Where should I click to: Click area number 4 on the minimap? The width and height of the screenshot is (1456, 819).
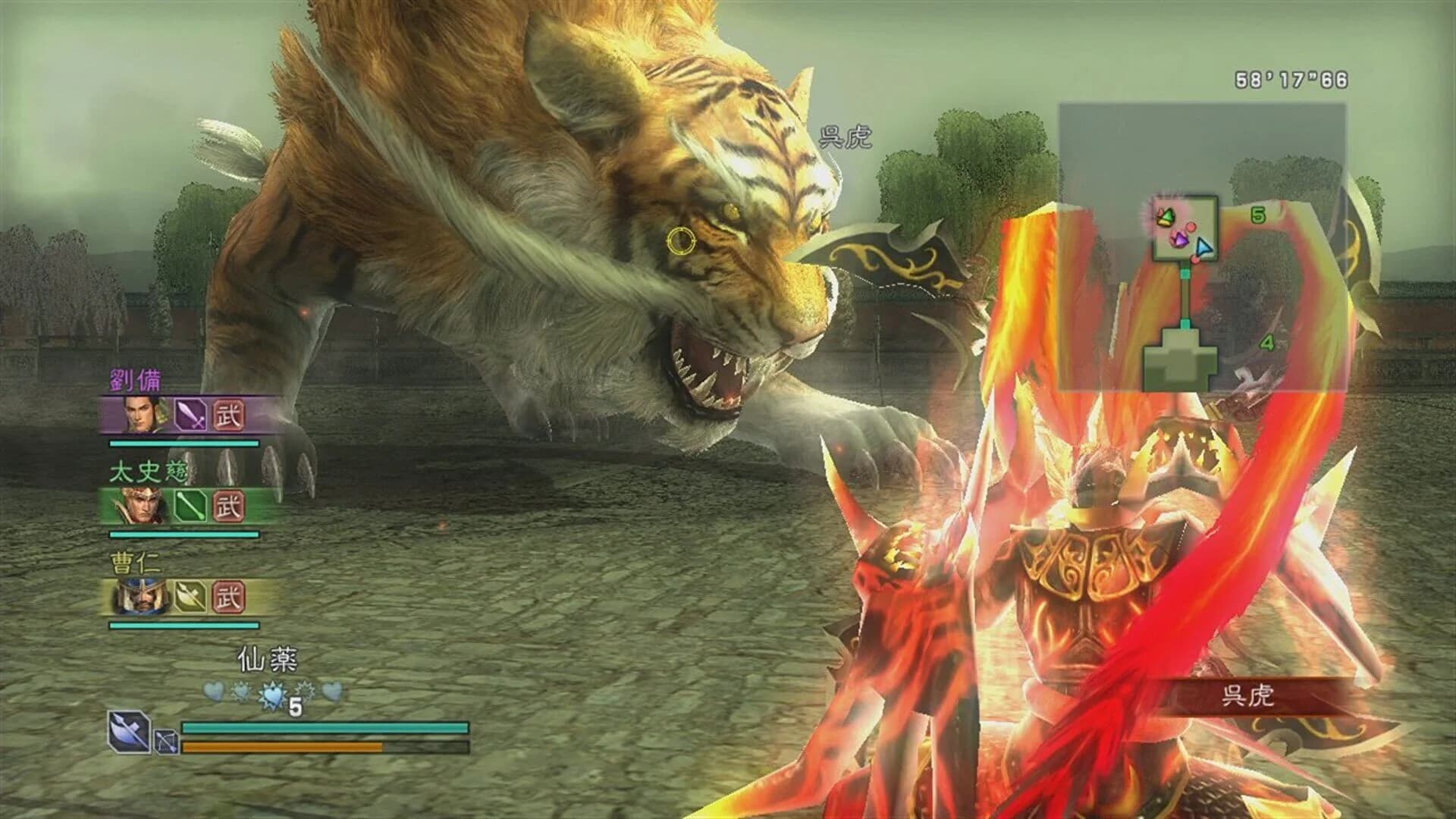click(1267, 343)
